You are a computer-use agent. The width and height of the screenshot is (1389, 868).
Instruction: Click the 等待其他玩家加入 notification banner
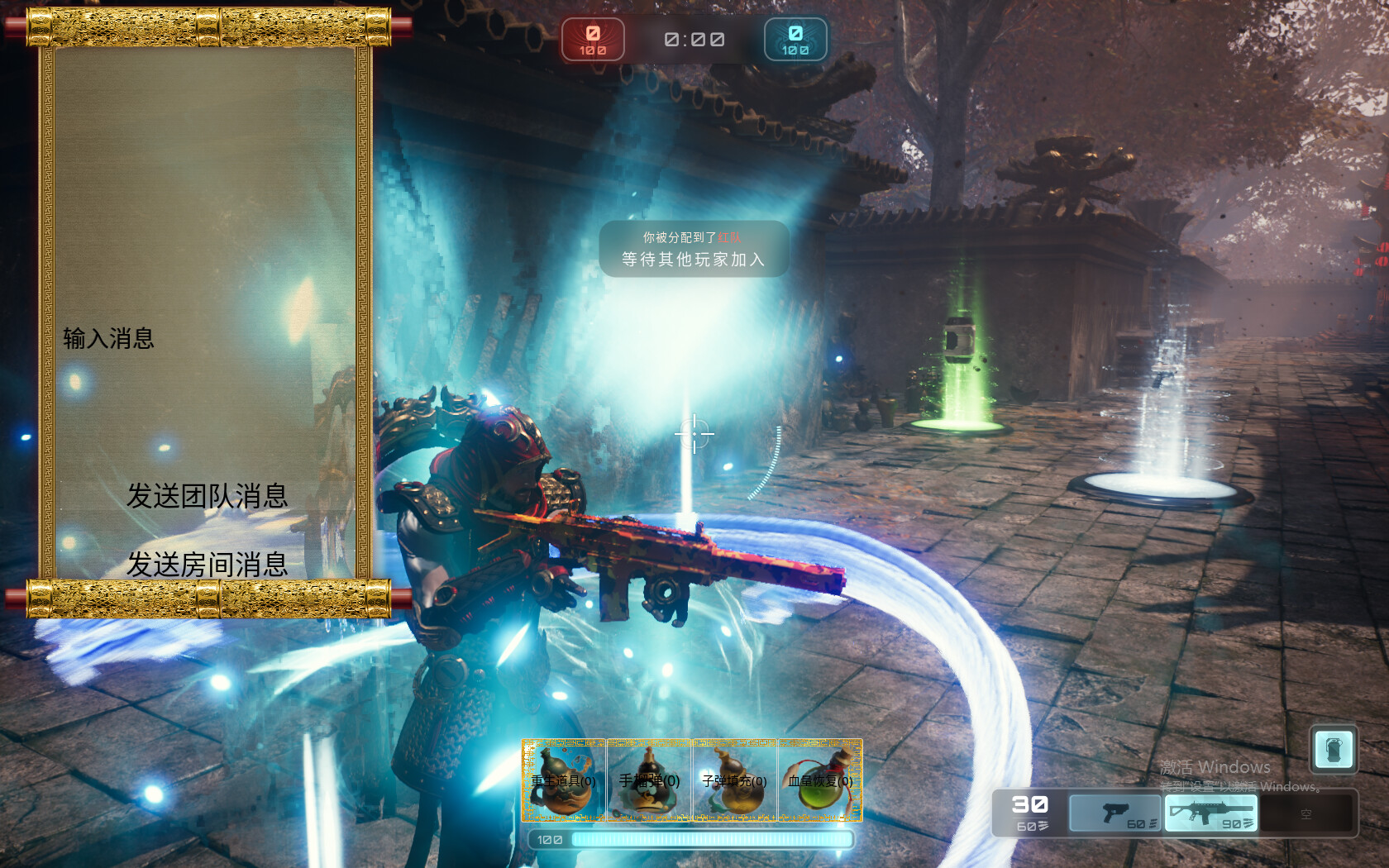693,258
